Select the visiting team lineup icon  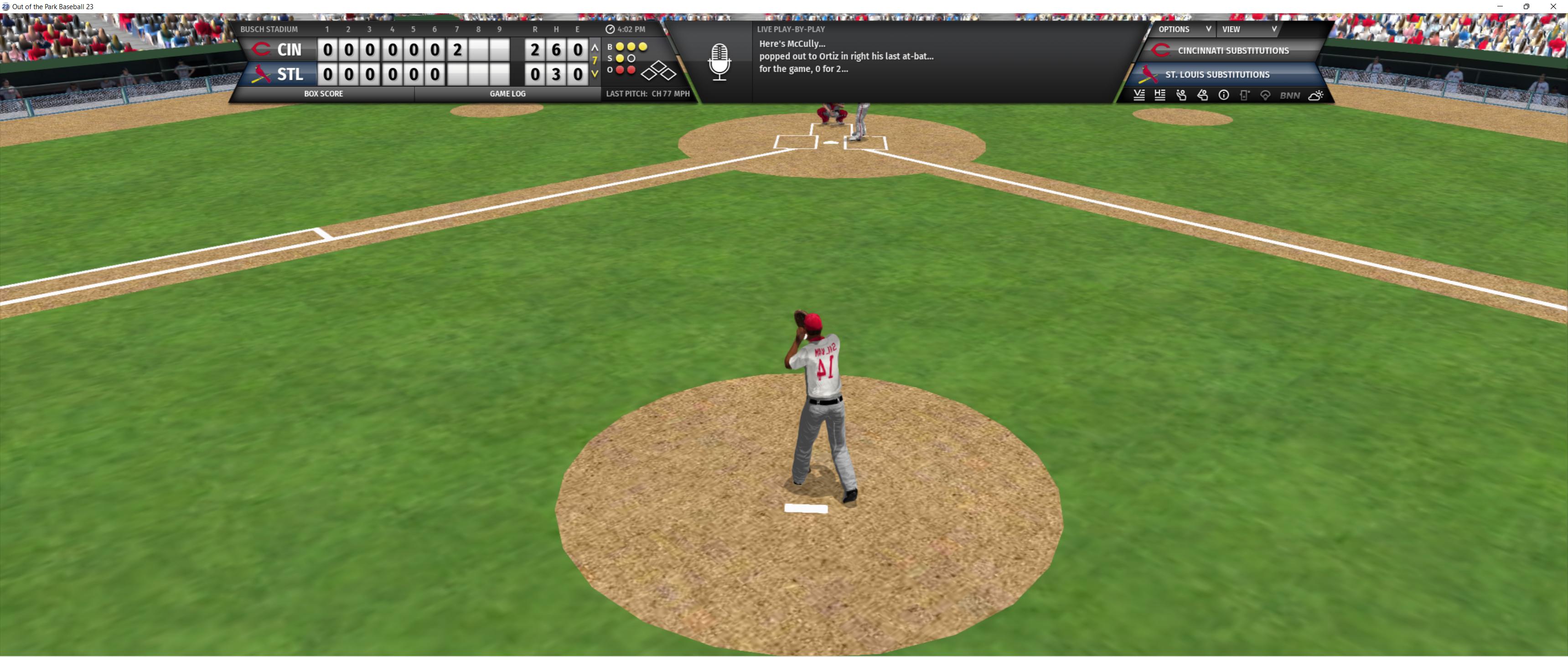point(1139,95)
